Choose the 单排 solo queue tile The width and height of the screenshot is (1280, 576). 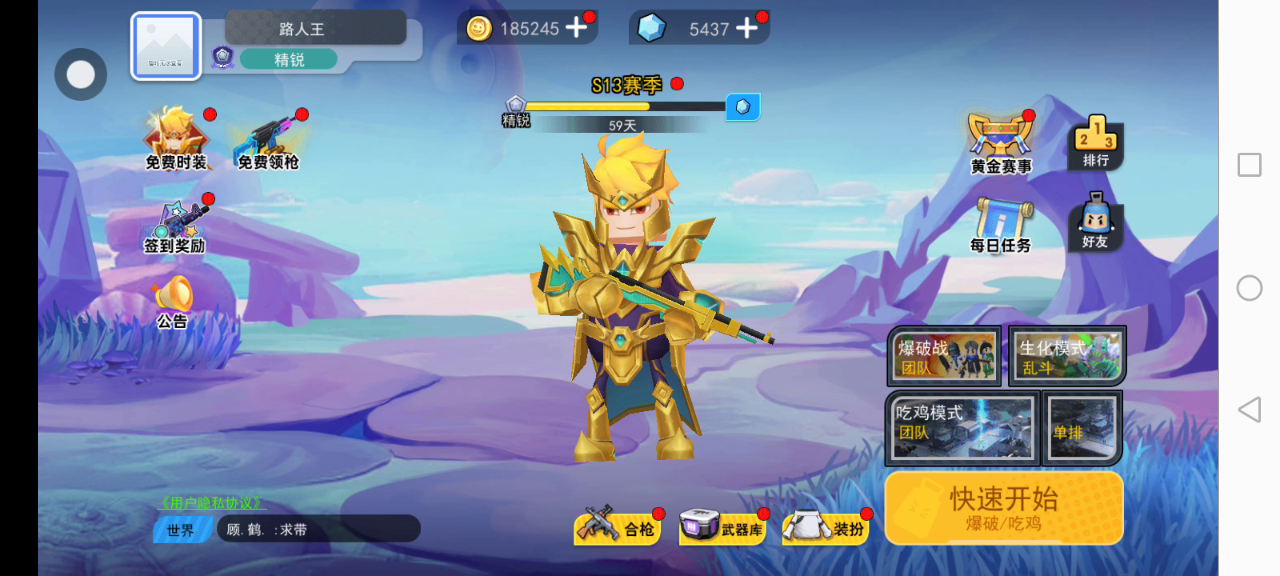click(1082, 428)
